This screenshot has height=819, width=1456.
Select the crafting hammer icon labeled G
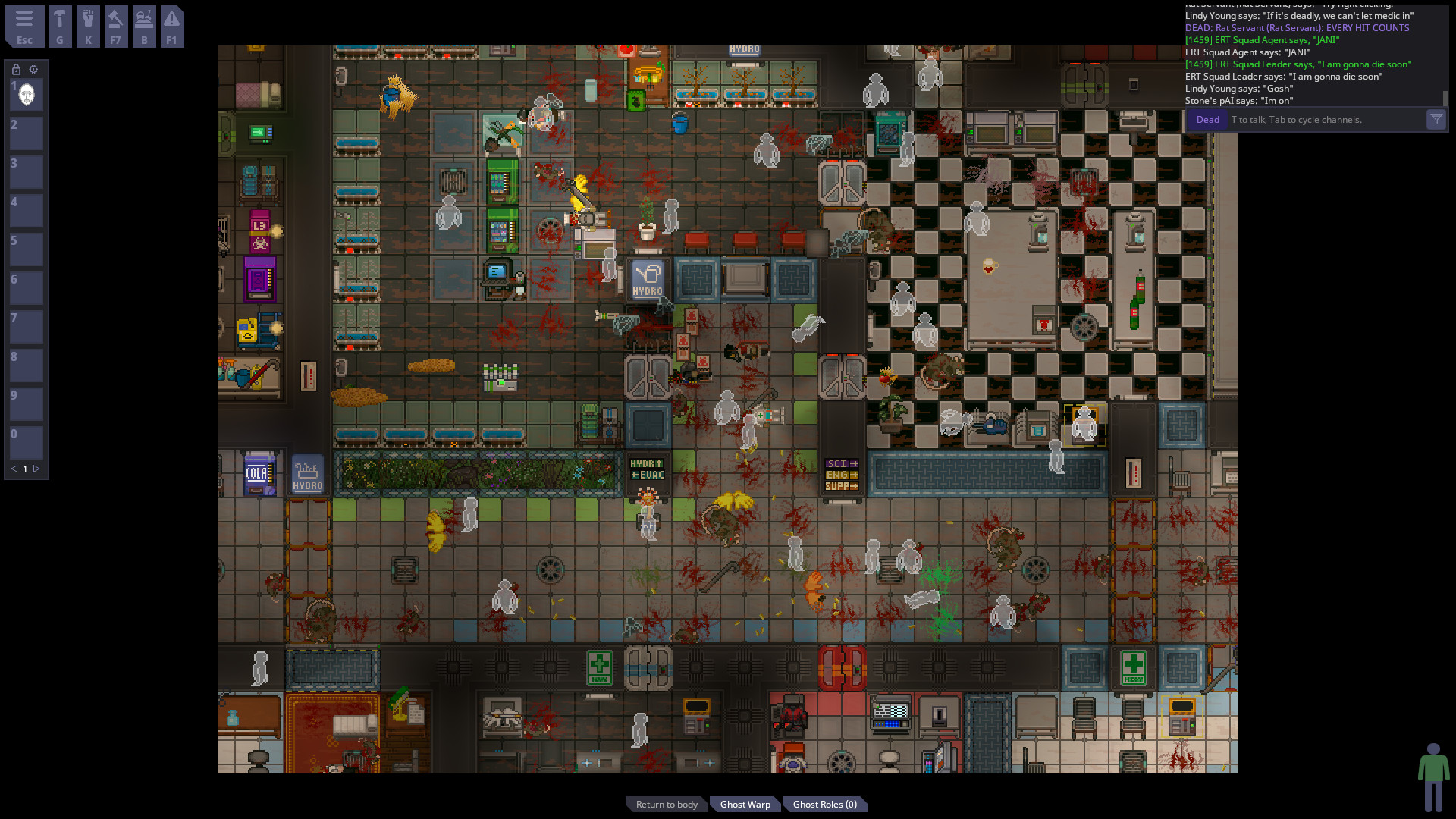(x=60, y=27)
